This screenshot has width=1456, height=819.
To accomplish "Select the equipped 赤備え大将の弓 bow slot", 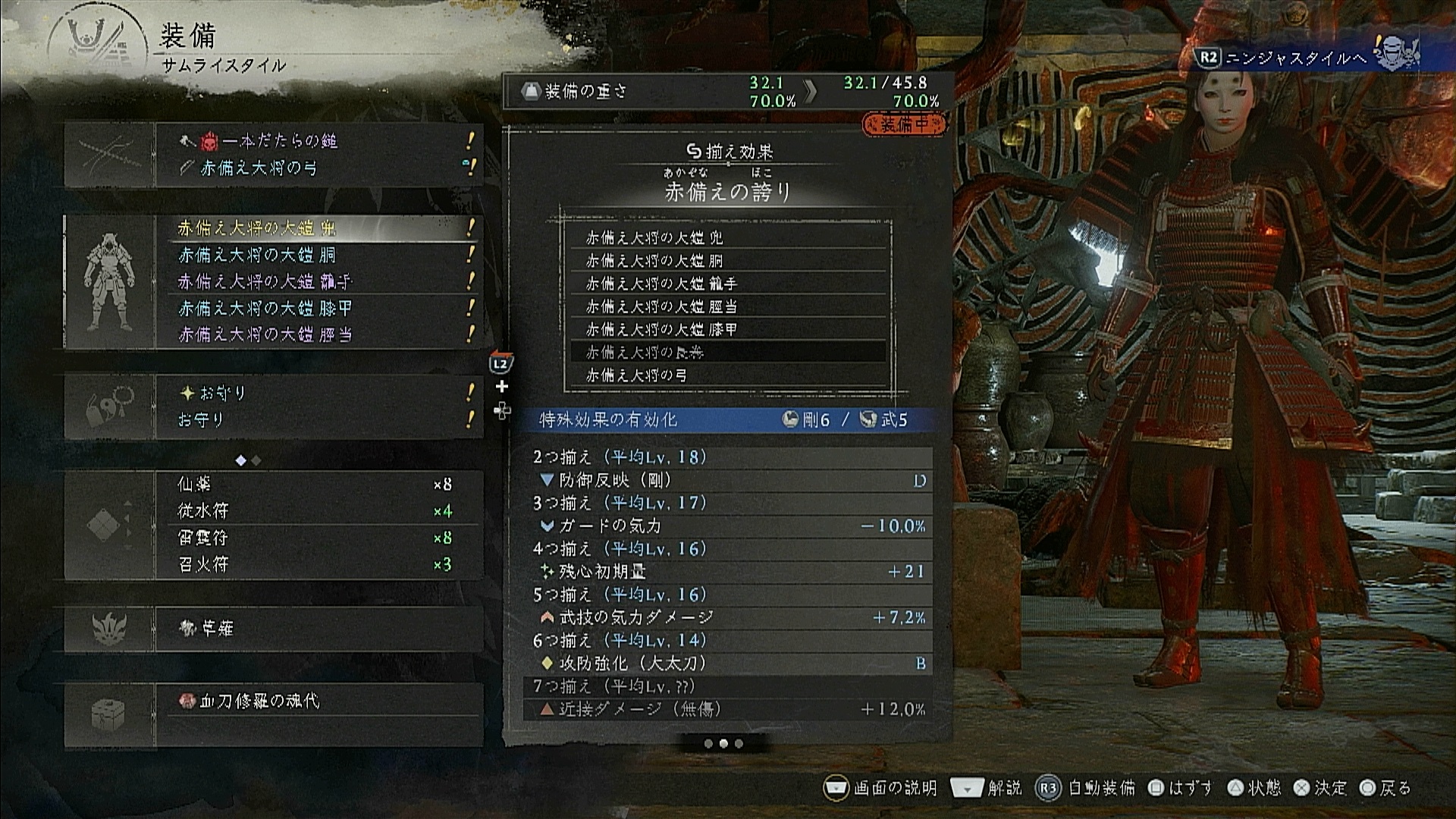I will point(318,168).
